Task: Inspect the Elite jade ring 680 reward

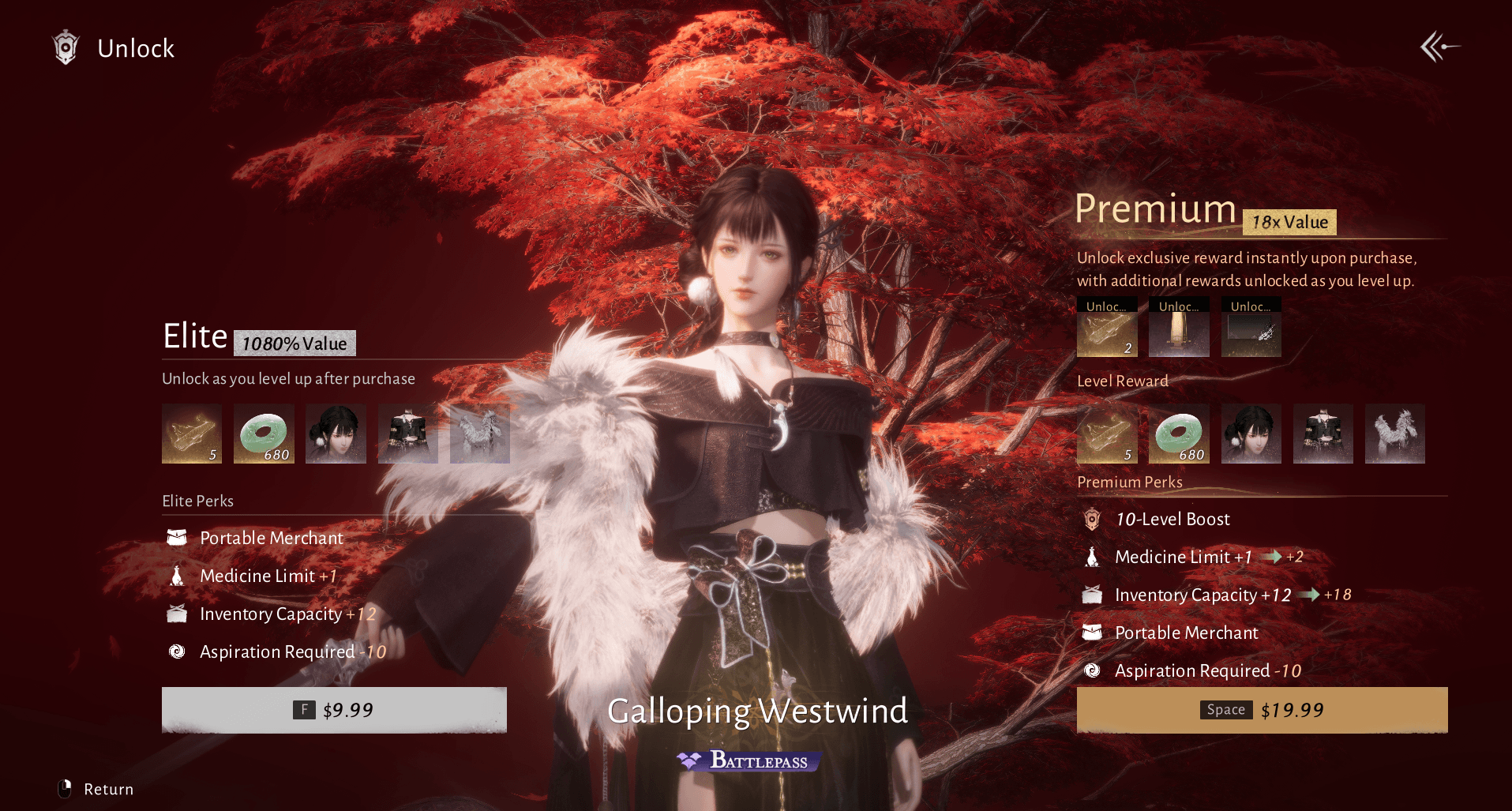Action: (x=264, y=434)
